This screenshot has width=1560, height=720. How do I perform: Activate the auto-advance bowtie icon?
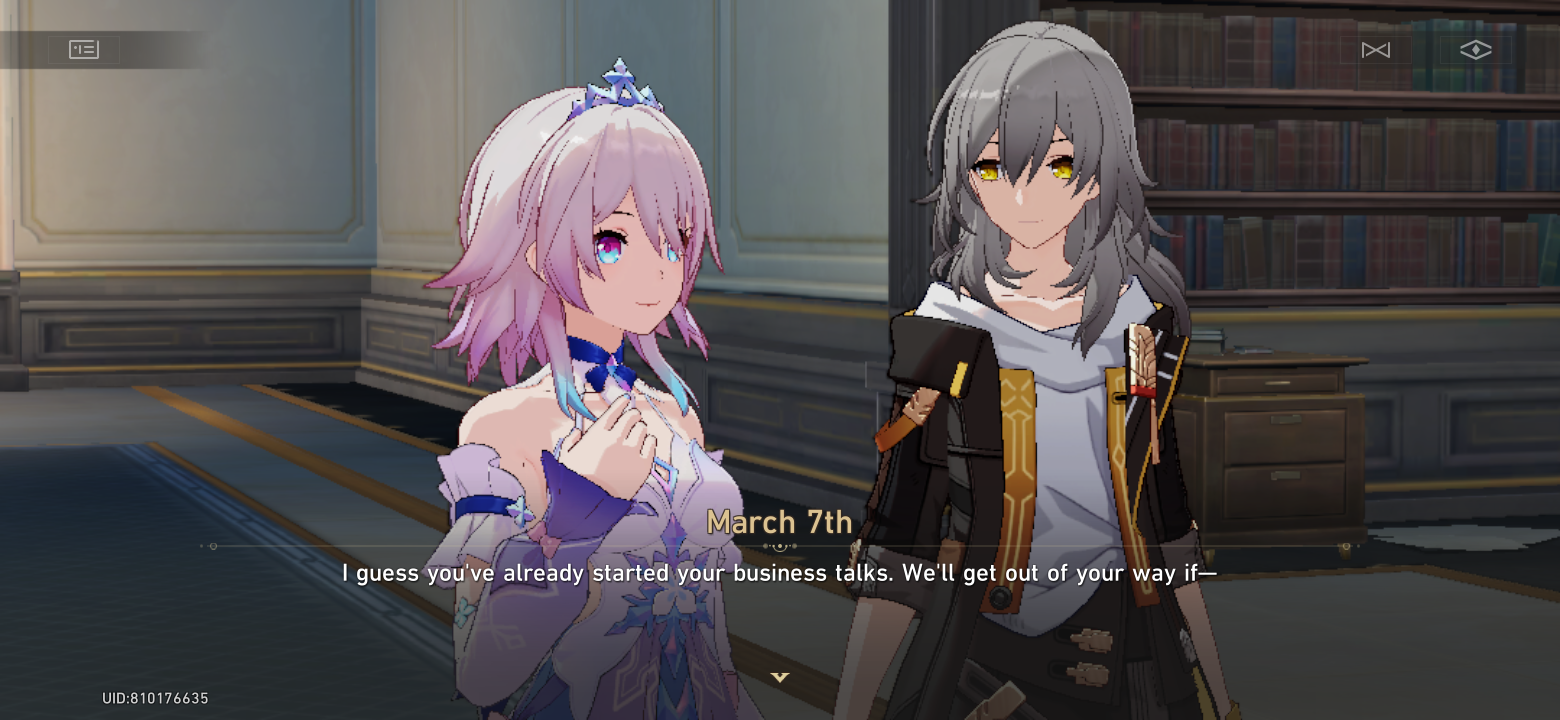(1375, 49)
